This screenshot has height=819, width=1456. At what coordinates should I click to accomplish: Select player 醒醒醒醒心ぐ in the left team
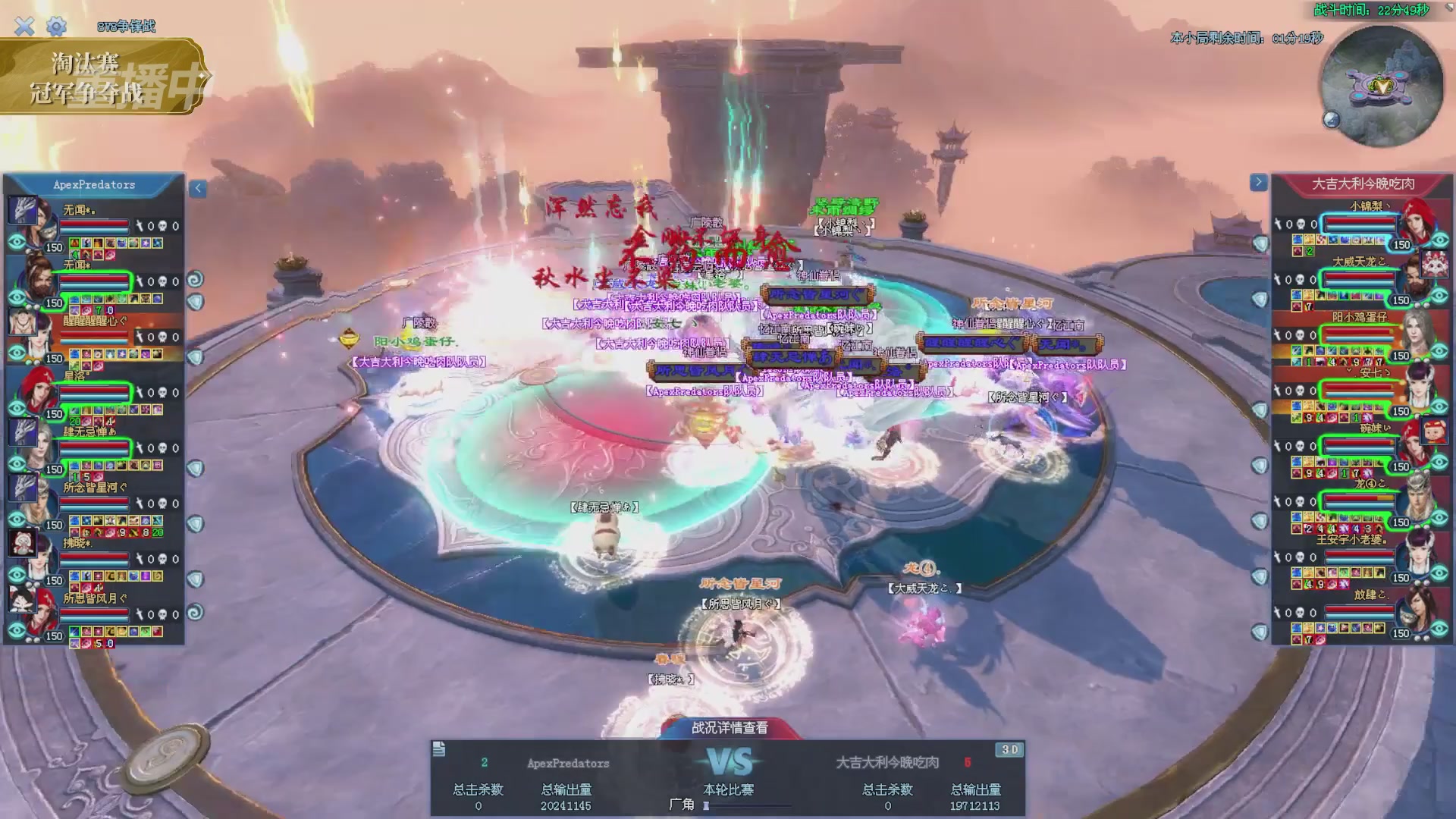tap(95, 322)
